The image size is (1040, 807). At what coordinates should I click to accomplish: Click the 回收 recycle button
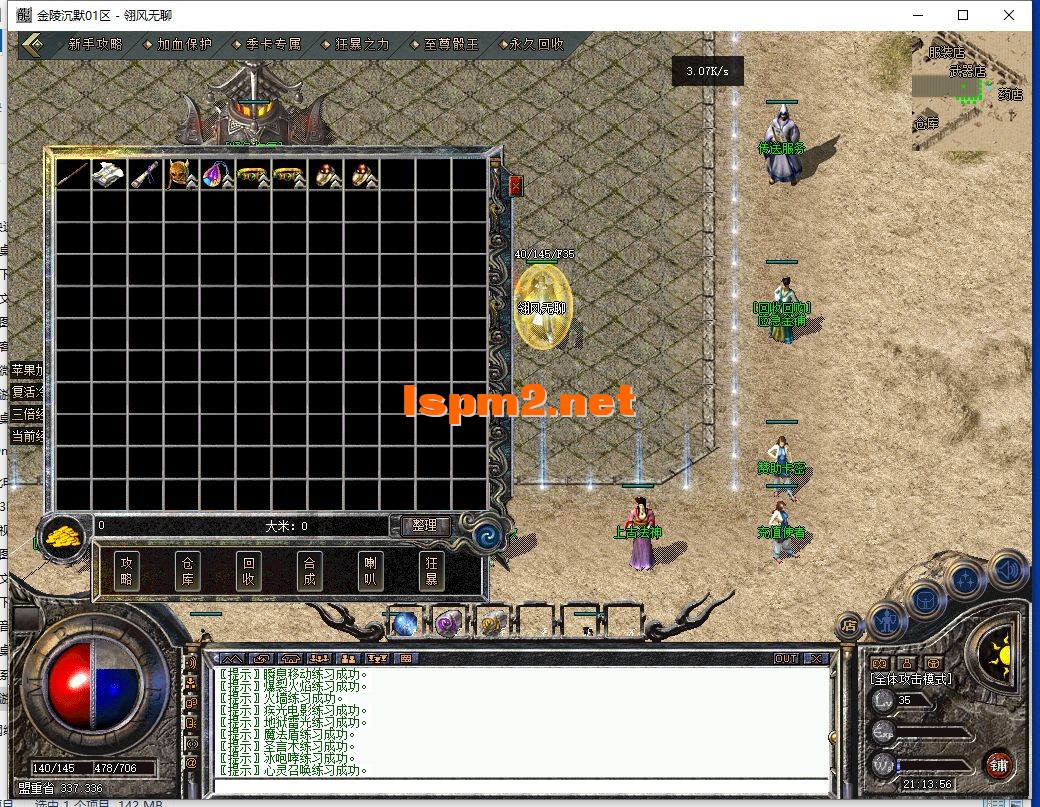[248, 570]
